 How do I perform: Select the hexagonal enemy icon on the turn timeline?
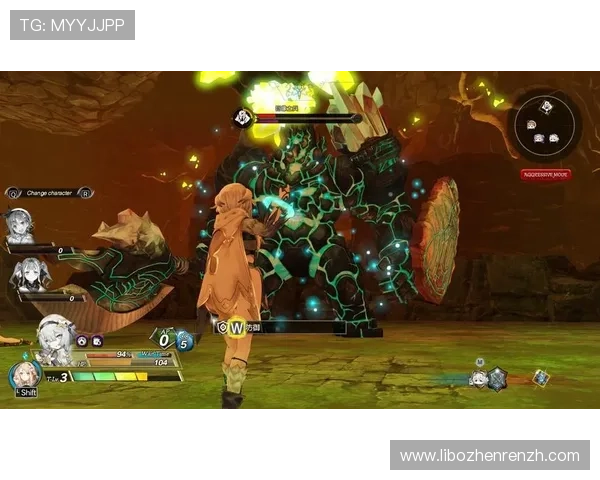click(x=497, y=378)
